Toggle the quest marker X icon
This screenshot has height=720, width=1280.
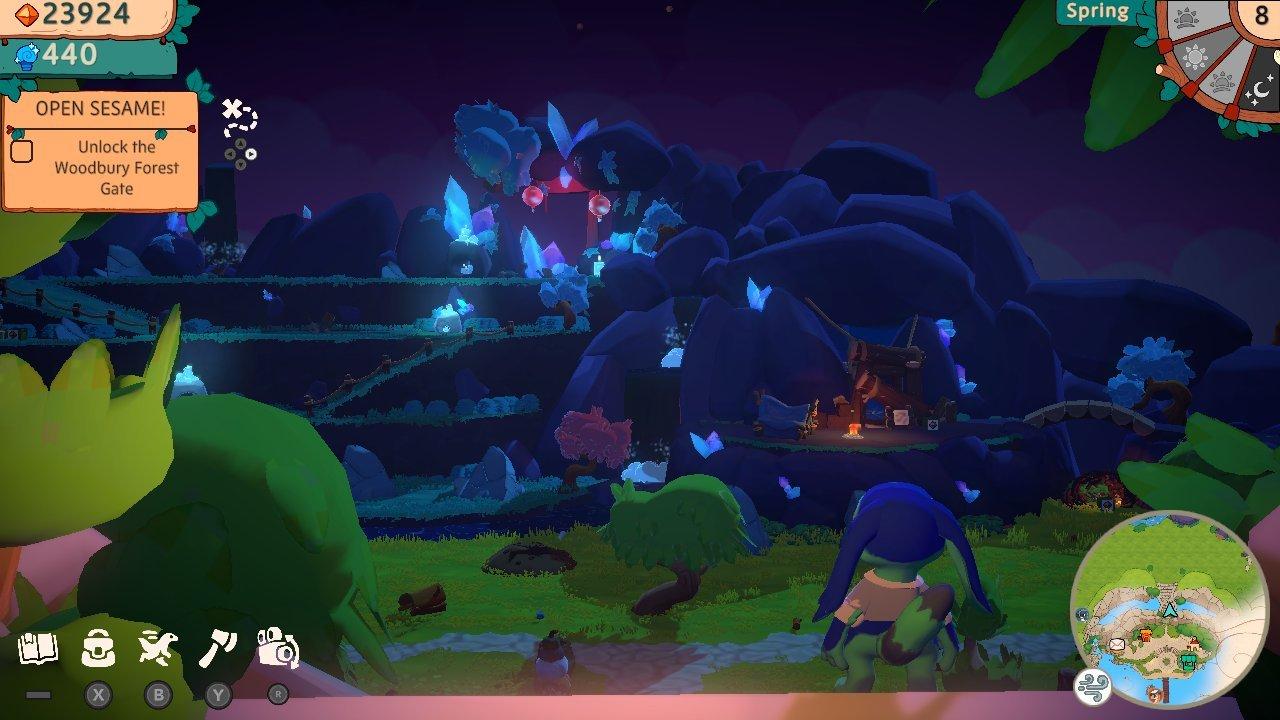pyautogui.click(x=231, y=110)
